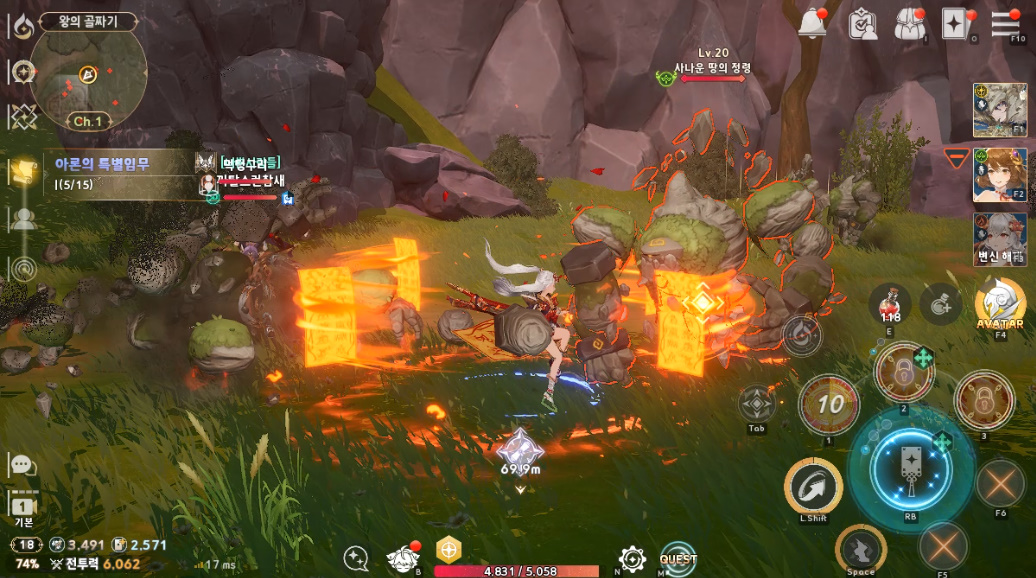
Task: Use the L.Shift dash skill
Action: pyautogui.click(x=813, y=487)
